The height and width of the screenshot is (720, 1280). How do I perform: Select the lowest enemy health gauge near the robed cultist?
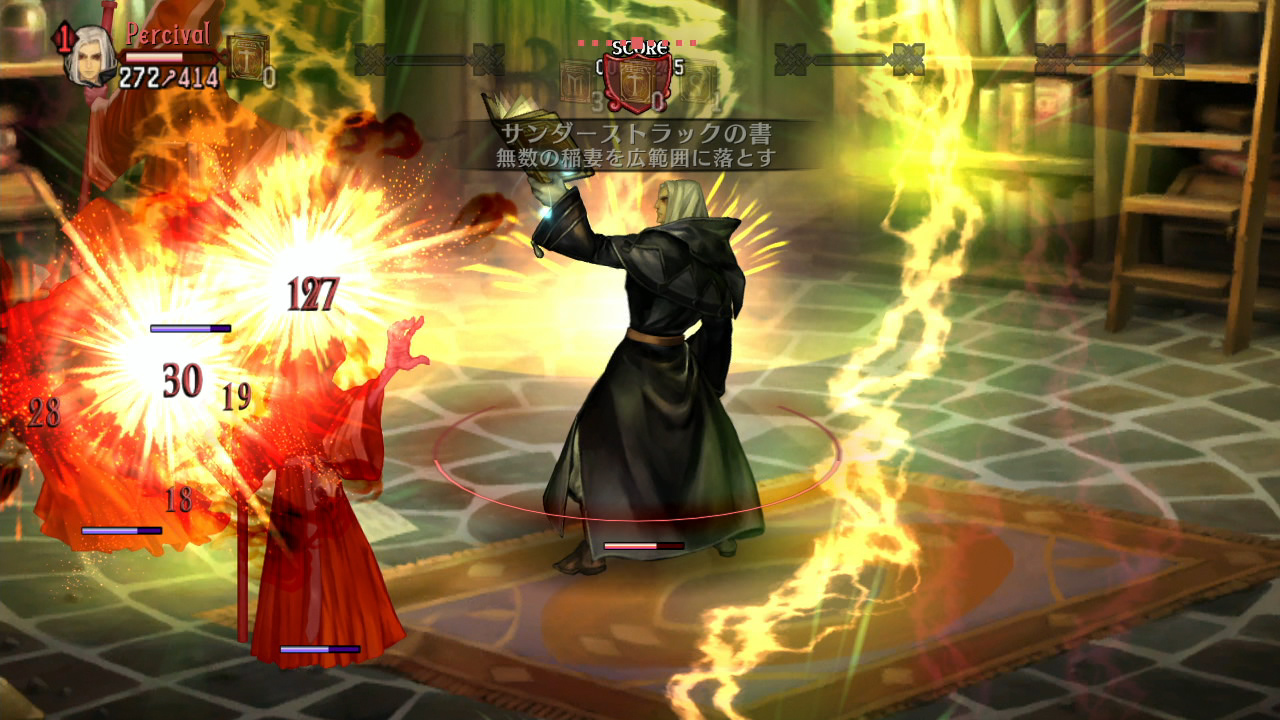pos(318,648)
